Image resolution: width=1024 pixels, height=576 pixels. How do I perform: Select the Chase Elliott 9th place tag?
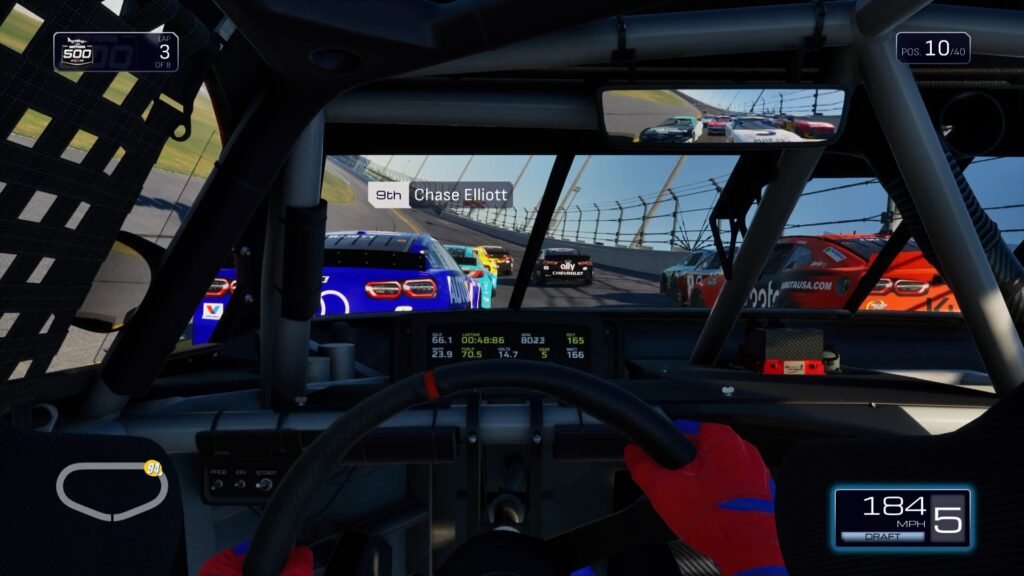pos(440,195)
